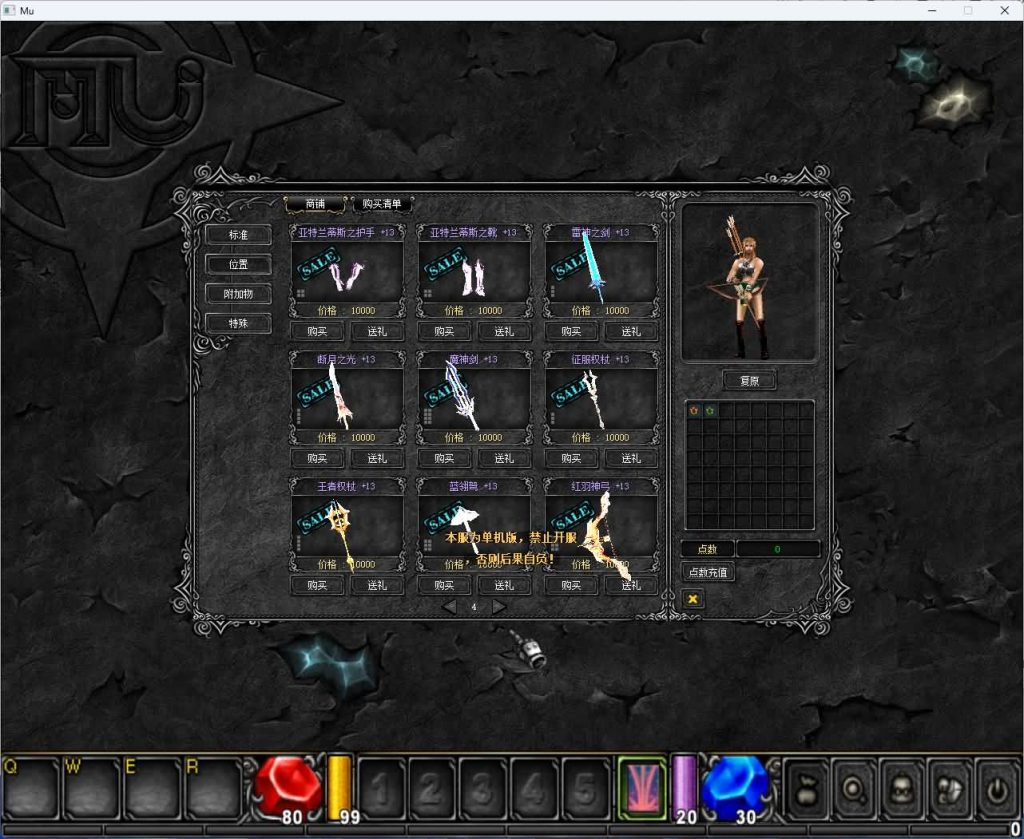Go to the next shop page
Image resolution: width=1024 pixels, height=839 pixels.
[x=499, y=607]
